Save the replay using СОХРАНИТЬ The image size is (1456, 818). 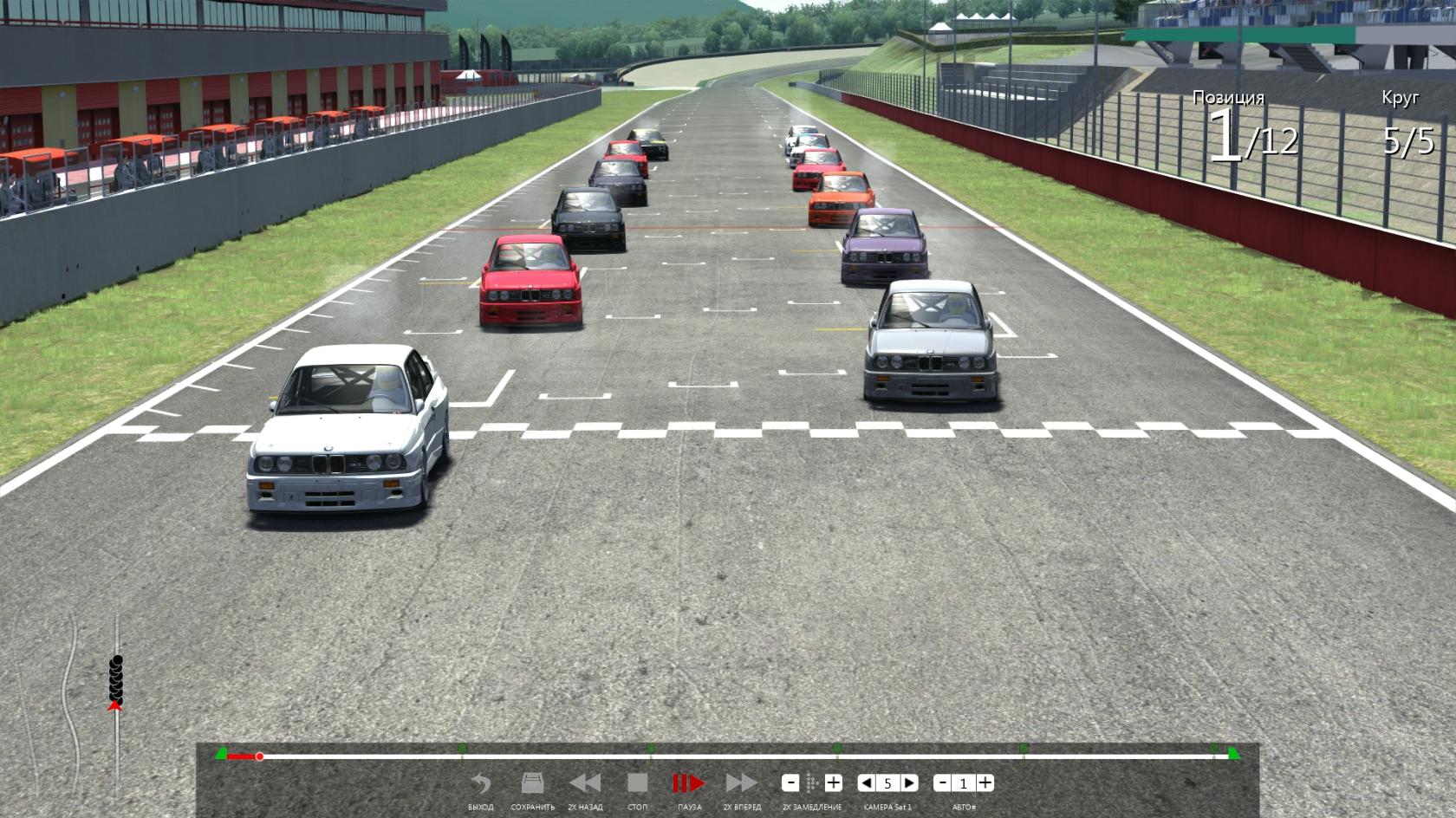click(532, 784)
